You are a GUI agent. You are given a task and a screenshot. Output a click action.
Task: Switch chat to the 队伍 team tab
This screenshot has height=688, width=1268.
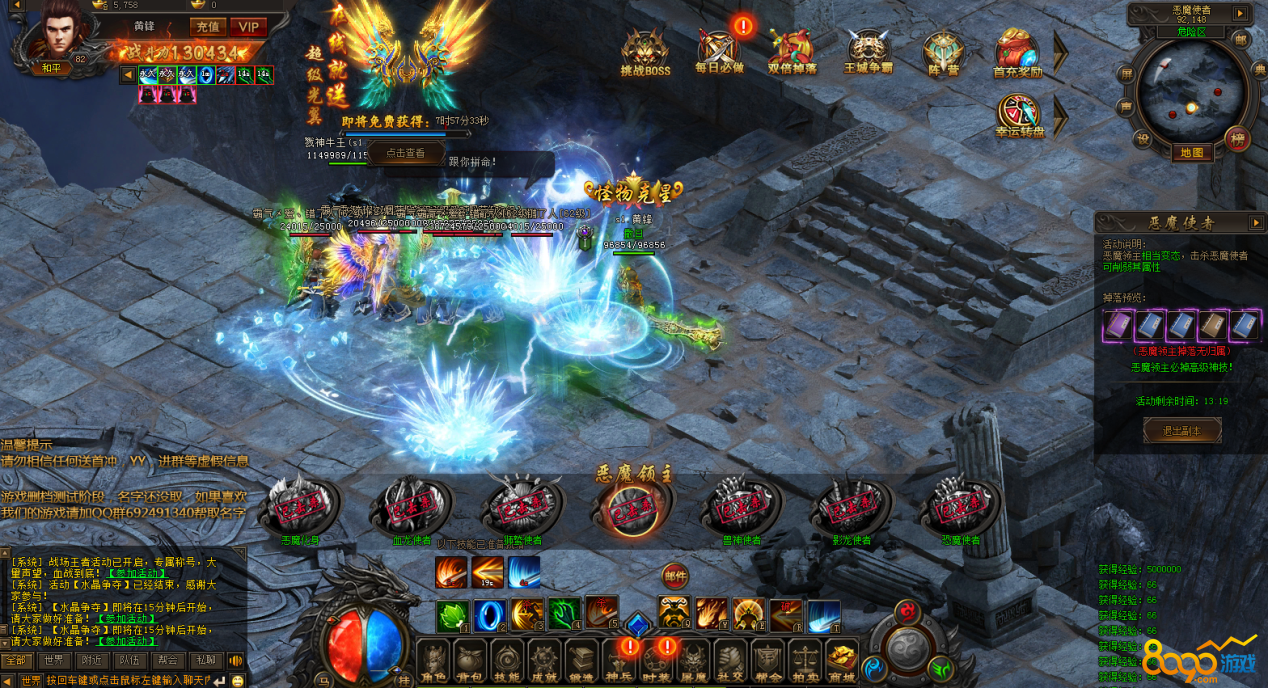point(128,660)
